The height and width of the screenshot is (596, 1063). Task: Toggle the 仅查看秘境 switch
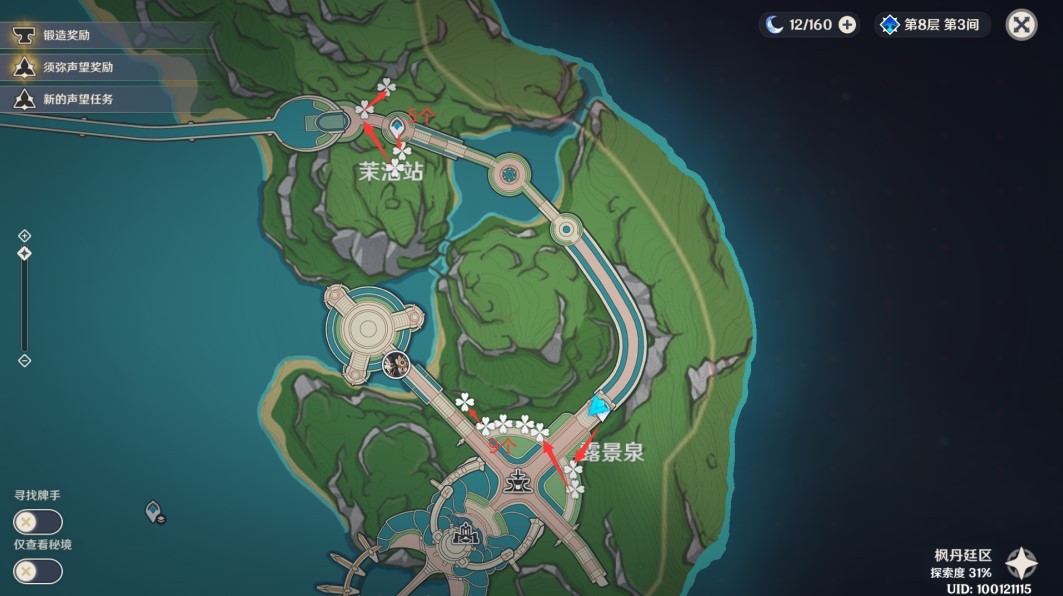click(37, 571)
